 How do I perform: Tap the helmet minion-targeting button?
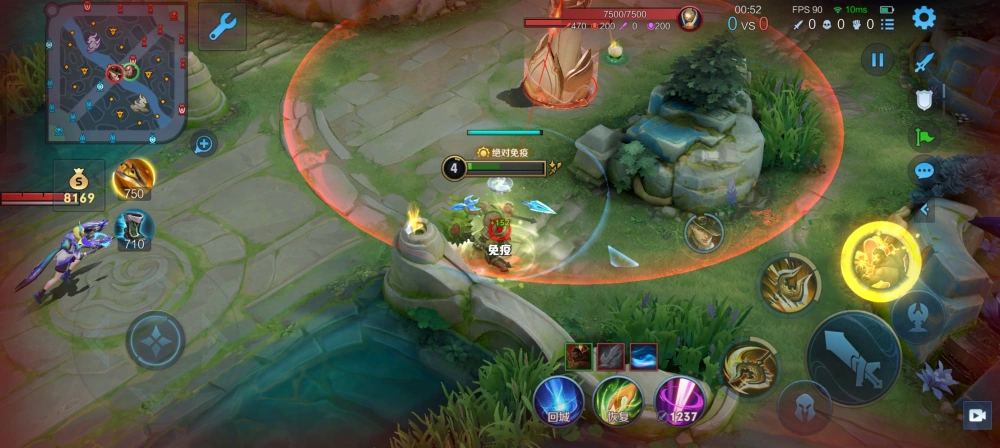[x=805, y=406]
